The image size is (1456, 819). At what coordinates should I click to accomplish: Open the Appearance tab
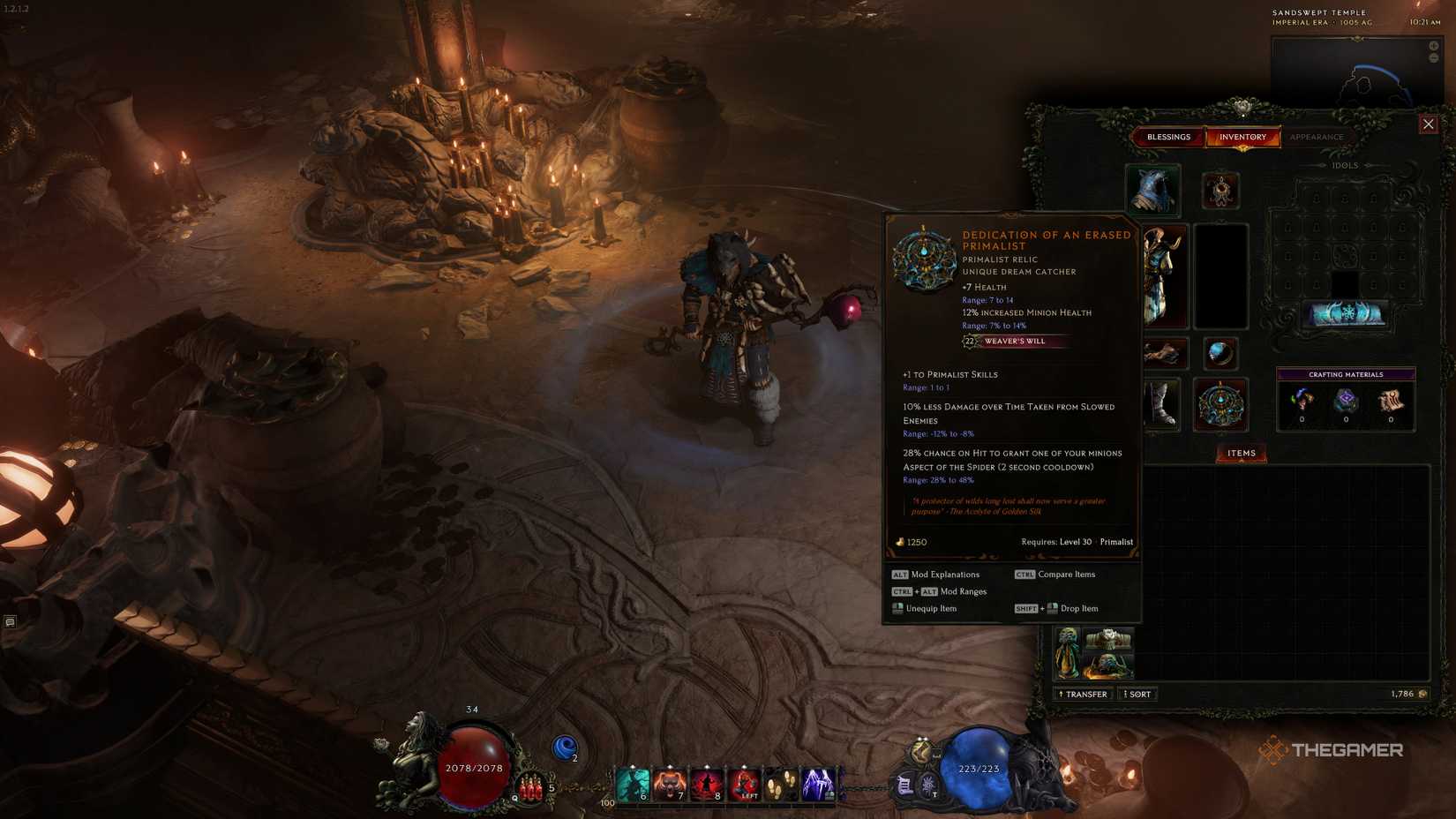(1317, 137)
